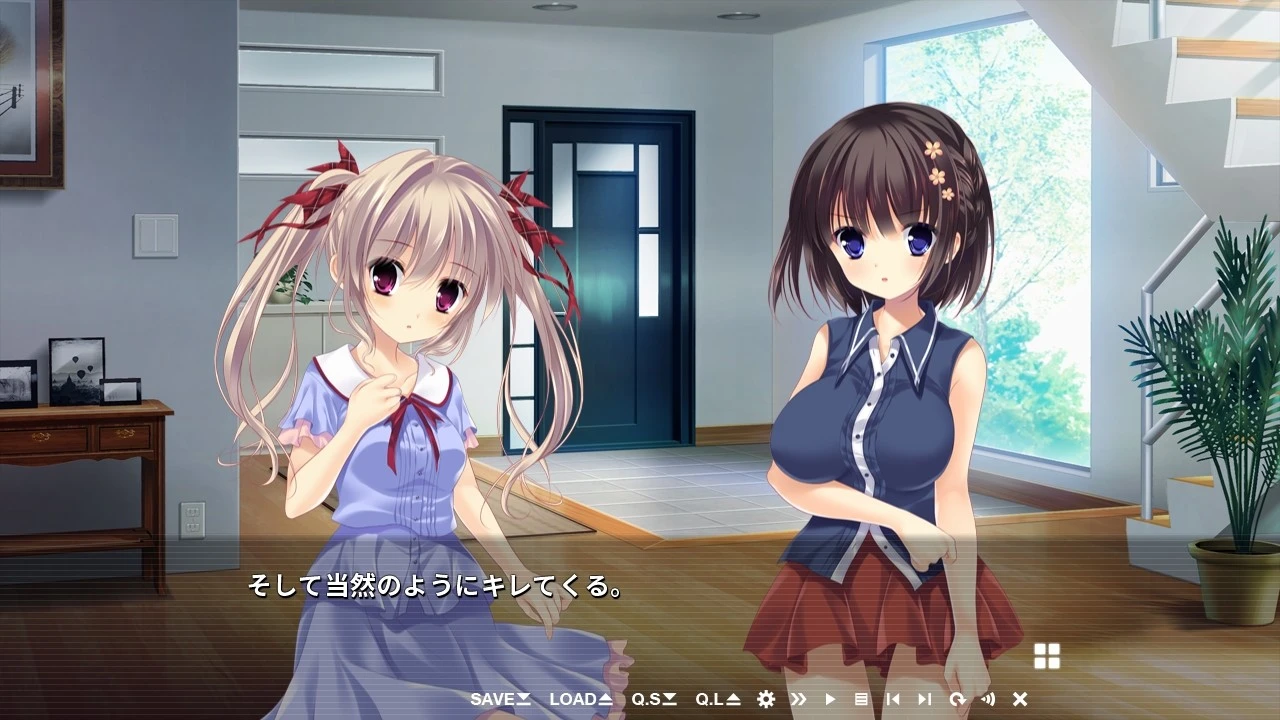Click the eject arrow beside LOAD

pos(604,700)
